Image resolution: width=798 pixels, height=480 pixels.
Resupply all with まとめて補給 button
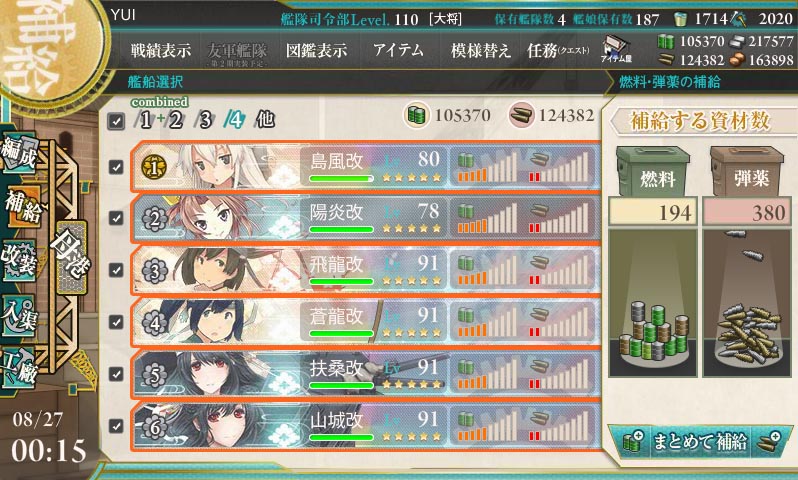pyautogui.click(x=699, y=441)
